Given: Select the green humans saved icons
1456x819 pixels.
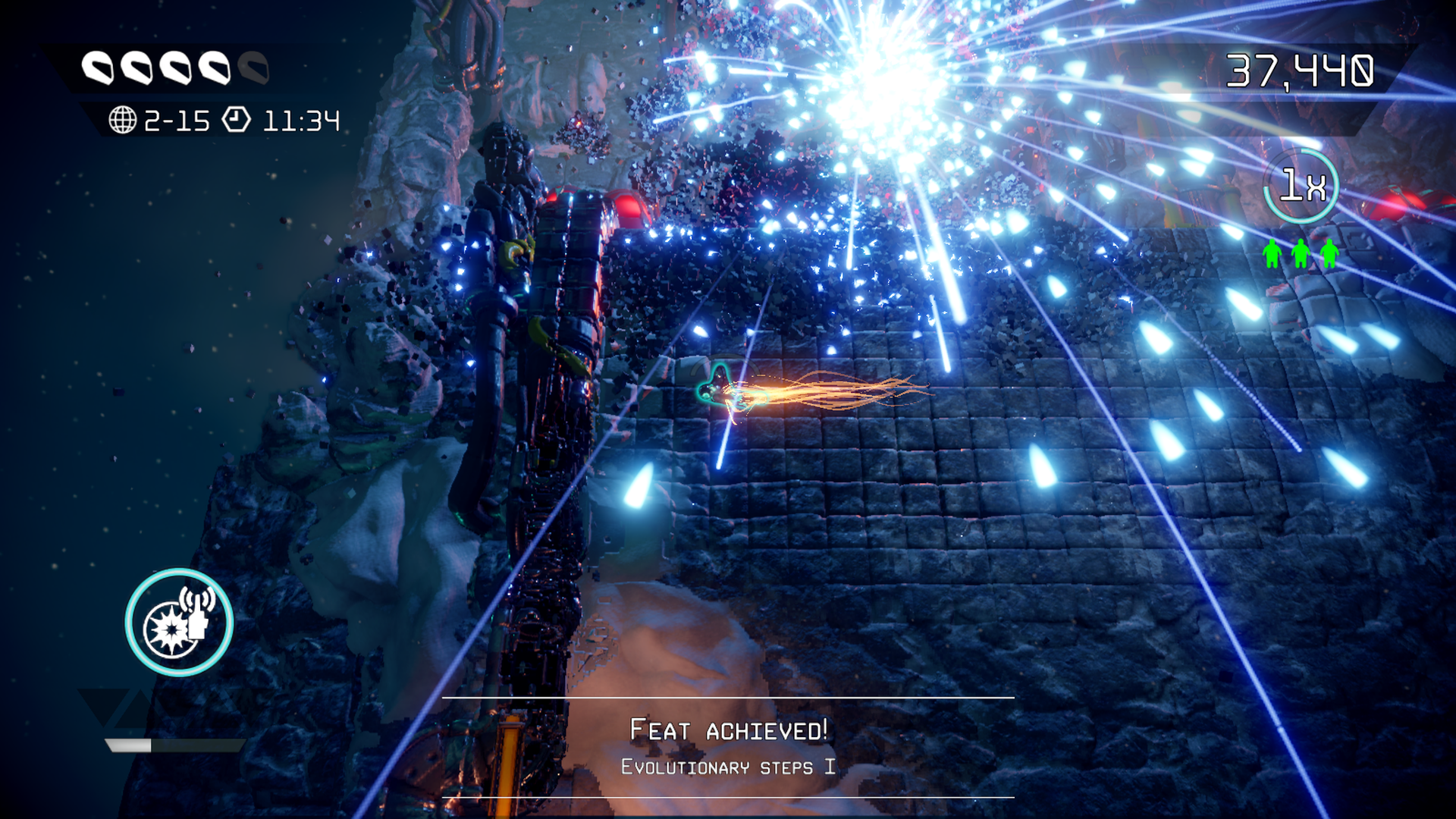Looking at the screenshot, I should pos(1301,253).
